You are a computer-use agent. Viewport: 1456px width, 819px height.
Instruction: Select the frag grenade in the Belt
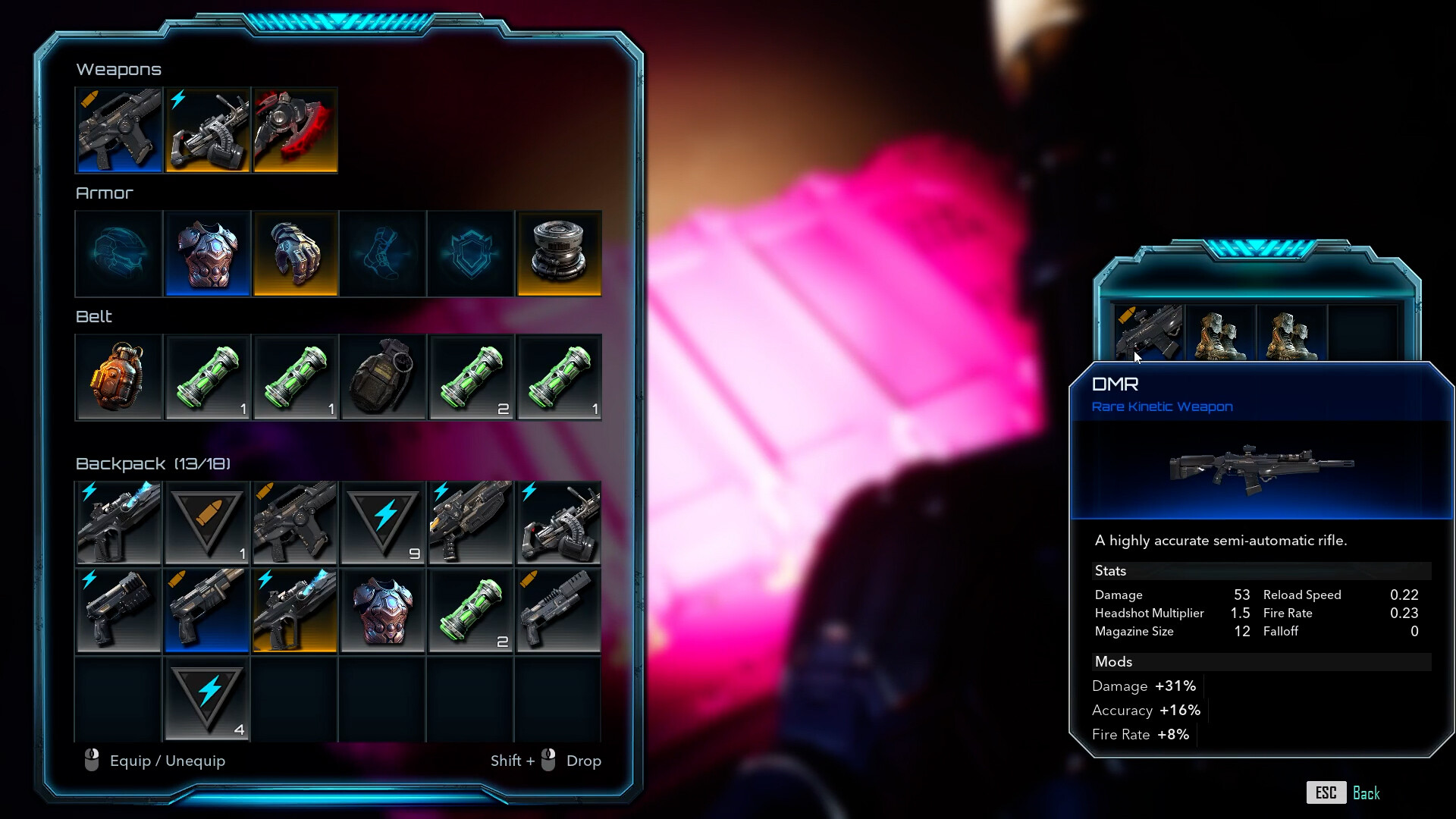click(383, 378)
